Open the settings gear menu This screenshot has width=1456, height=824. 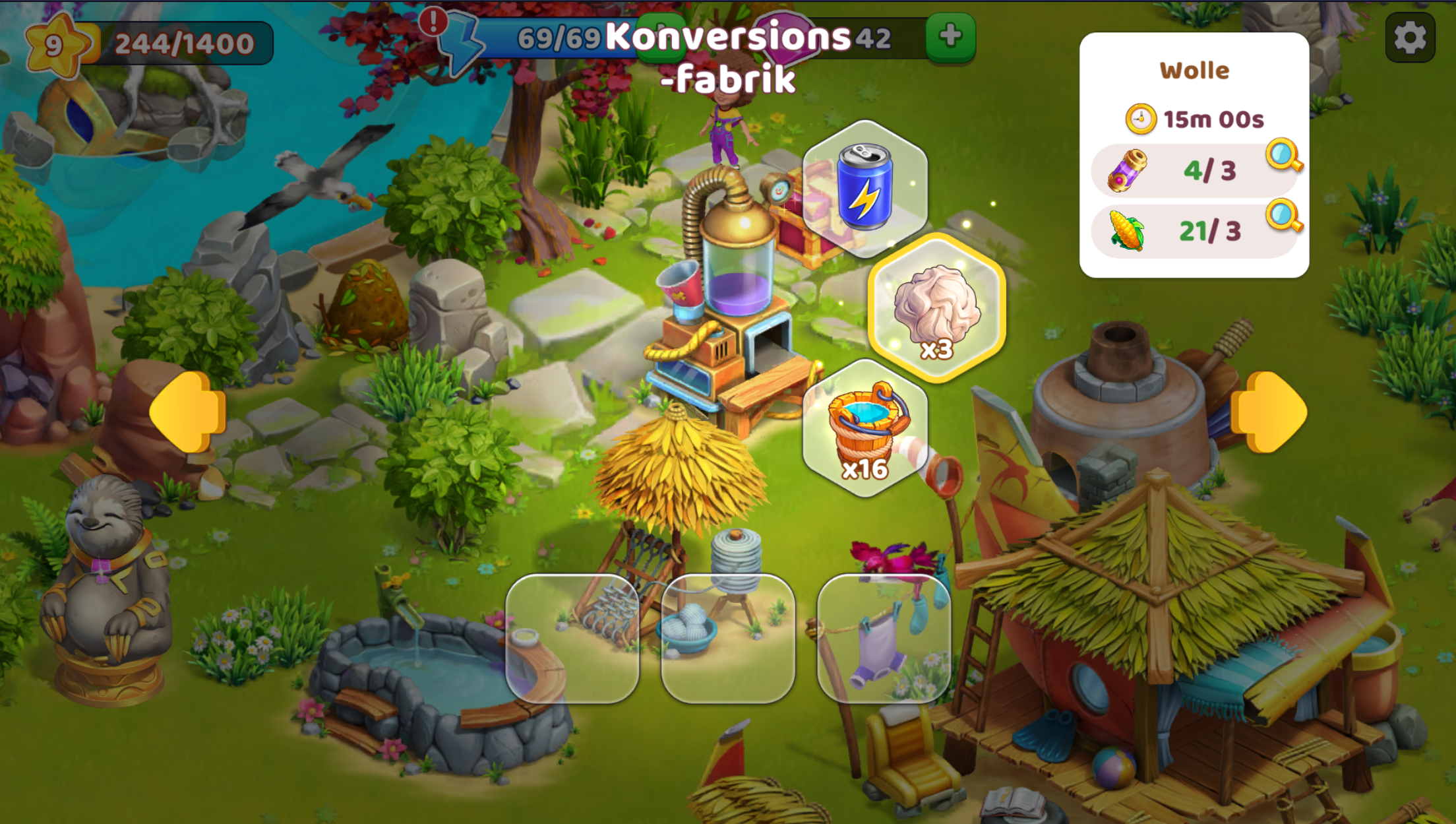click(x=1410, y=38)
